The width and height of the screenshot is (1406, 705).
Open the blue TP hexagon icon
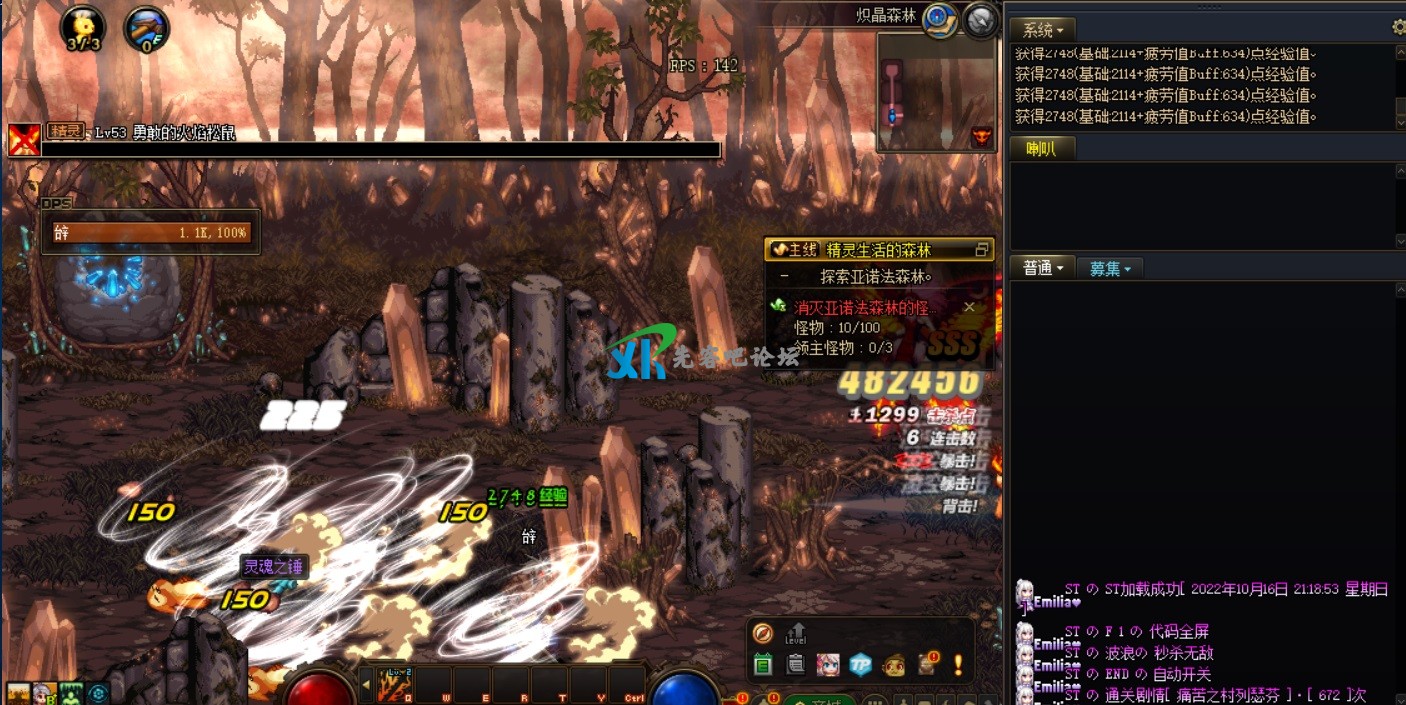[860, 664]
